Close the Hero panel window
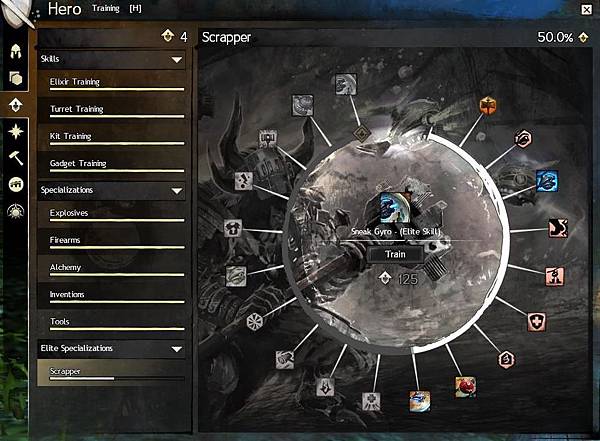Image resolution: width=600 pixels, height=441 pixels. coord(584,9)
